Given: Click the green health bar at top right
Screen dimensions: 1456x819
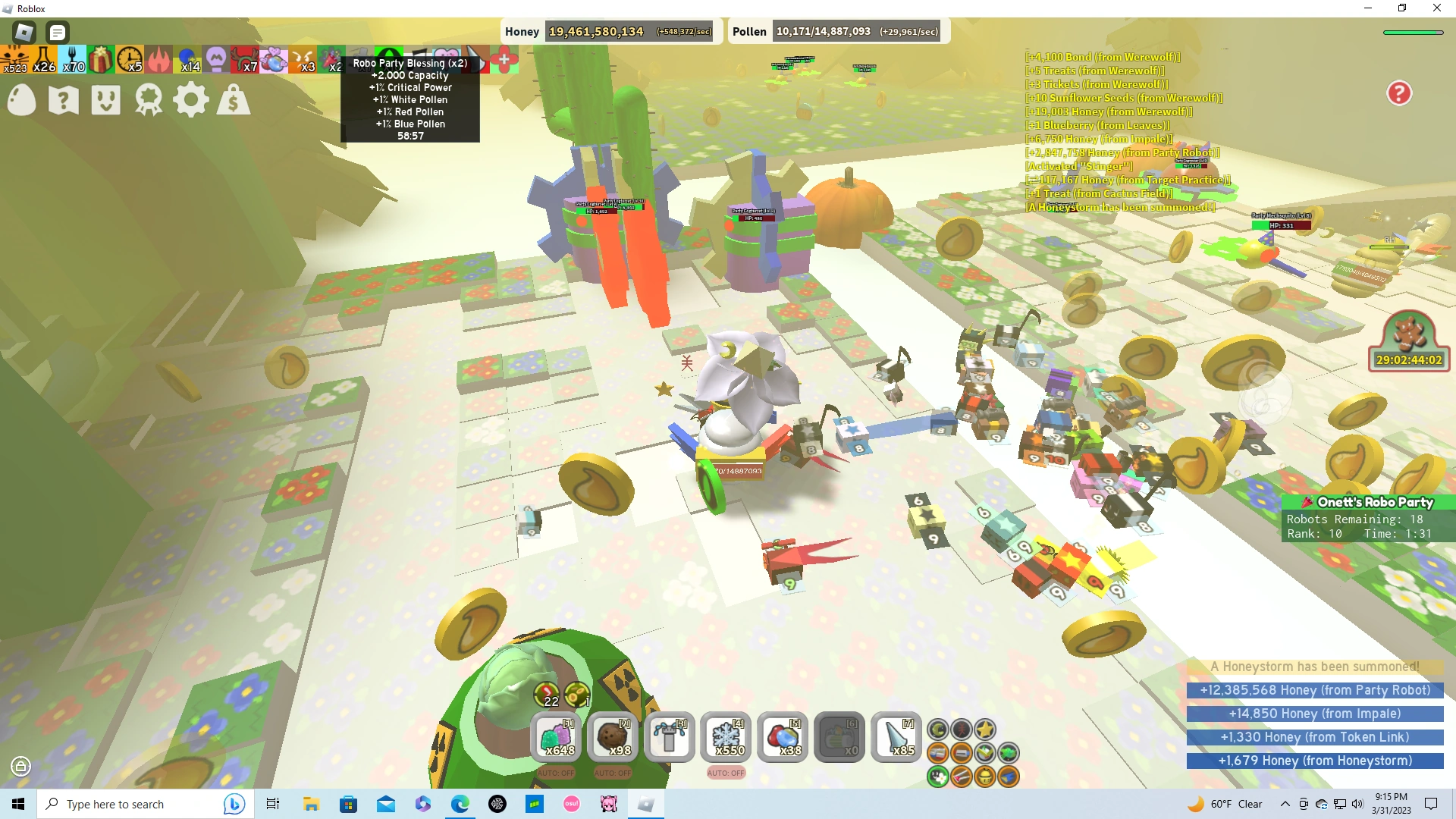Looking at the screenshot, I should 1415,32.
